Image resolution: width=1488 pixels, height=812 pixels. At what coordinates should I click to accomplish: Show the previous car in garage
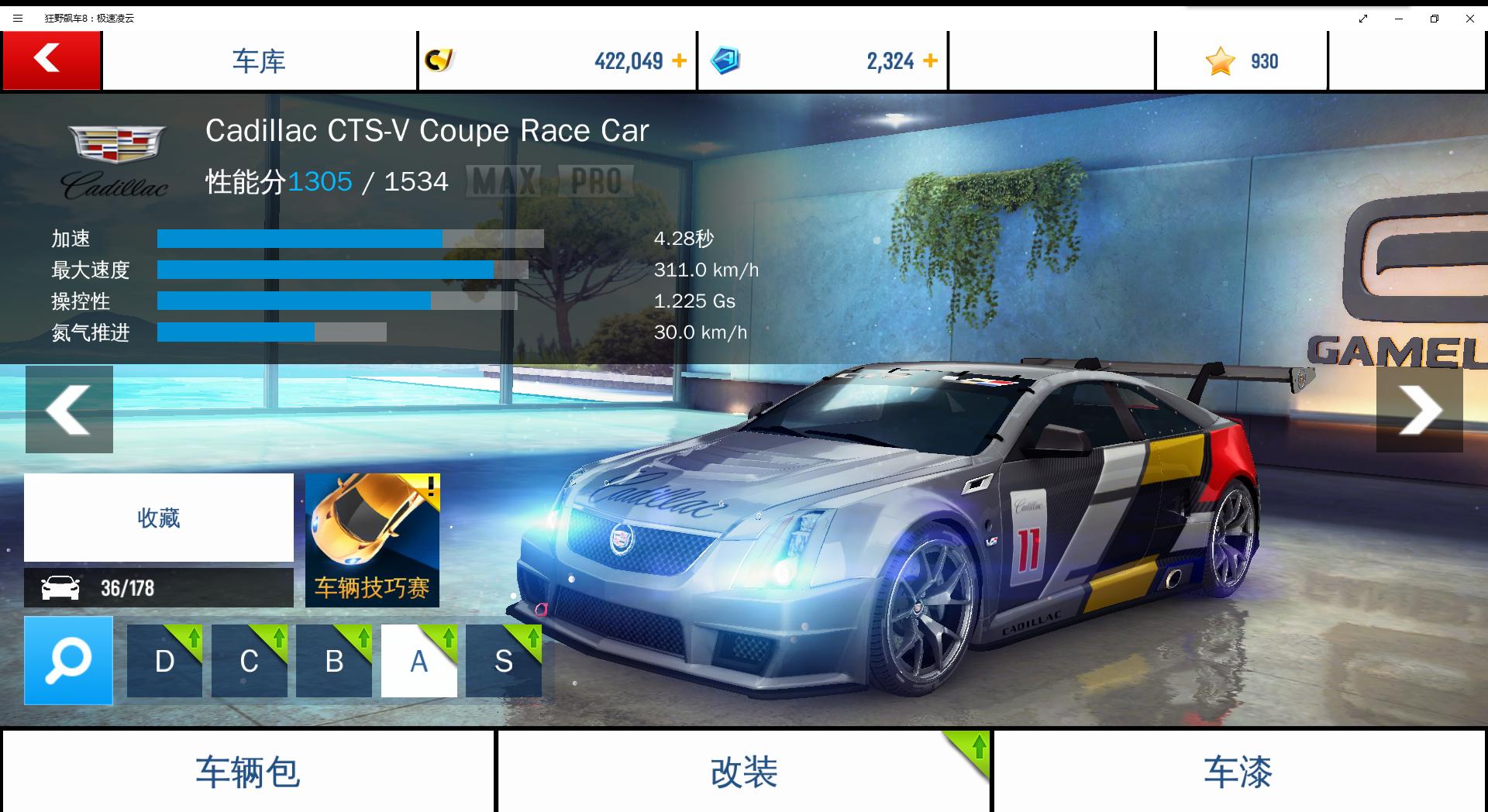(x=69, y=409)
